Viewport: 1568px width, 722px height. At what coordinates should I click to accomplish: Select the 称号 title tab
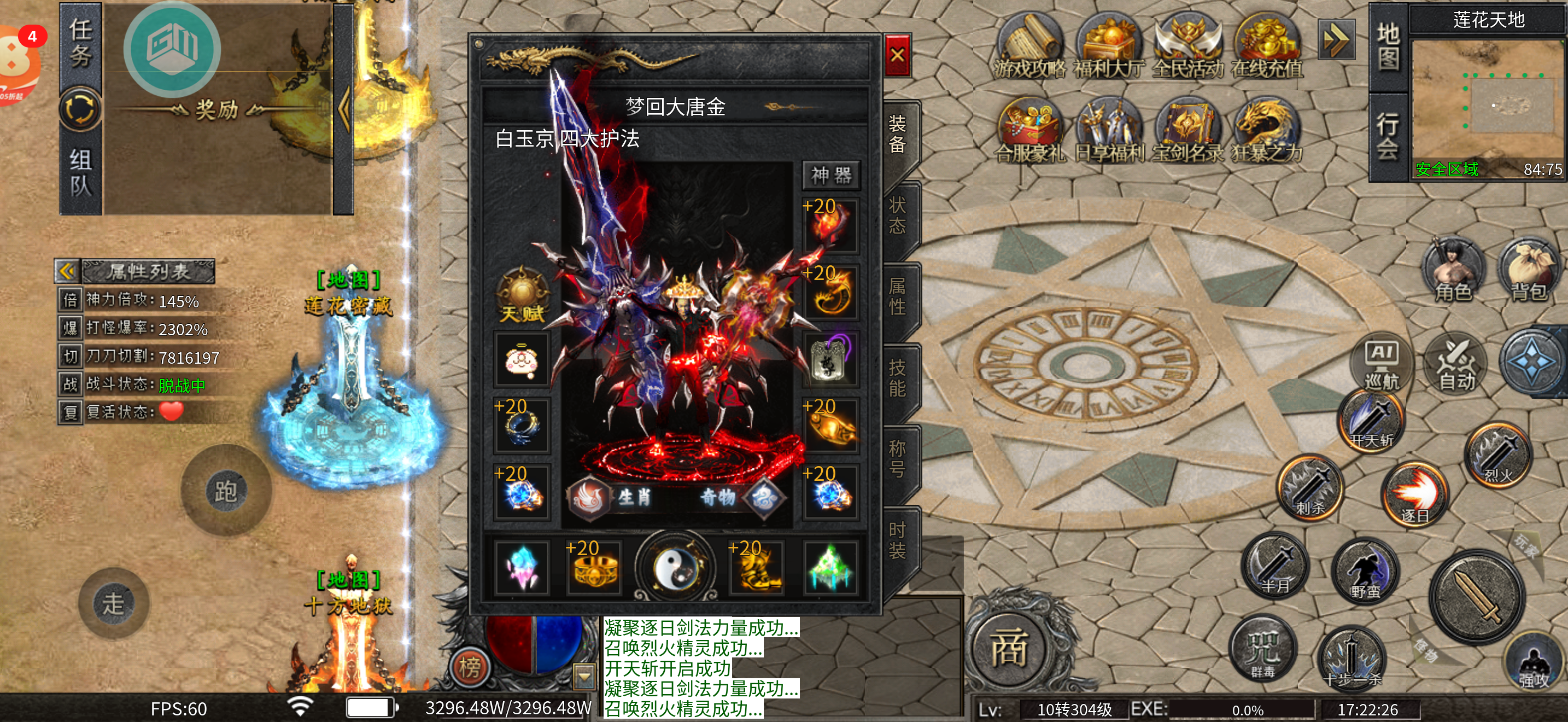pos(897,458)
